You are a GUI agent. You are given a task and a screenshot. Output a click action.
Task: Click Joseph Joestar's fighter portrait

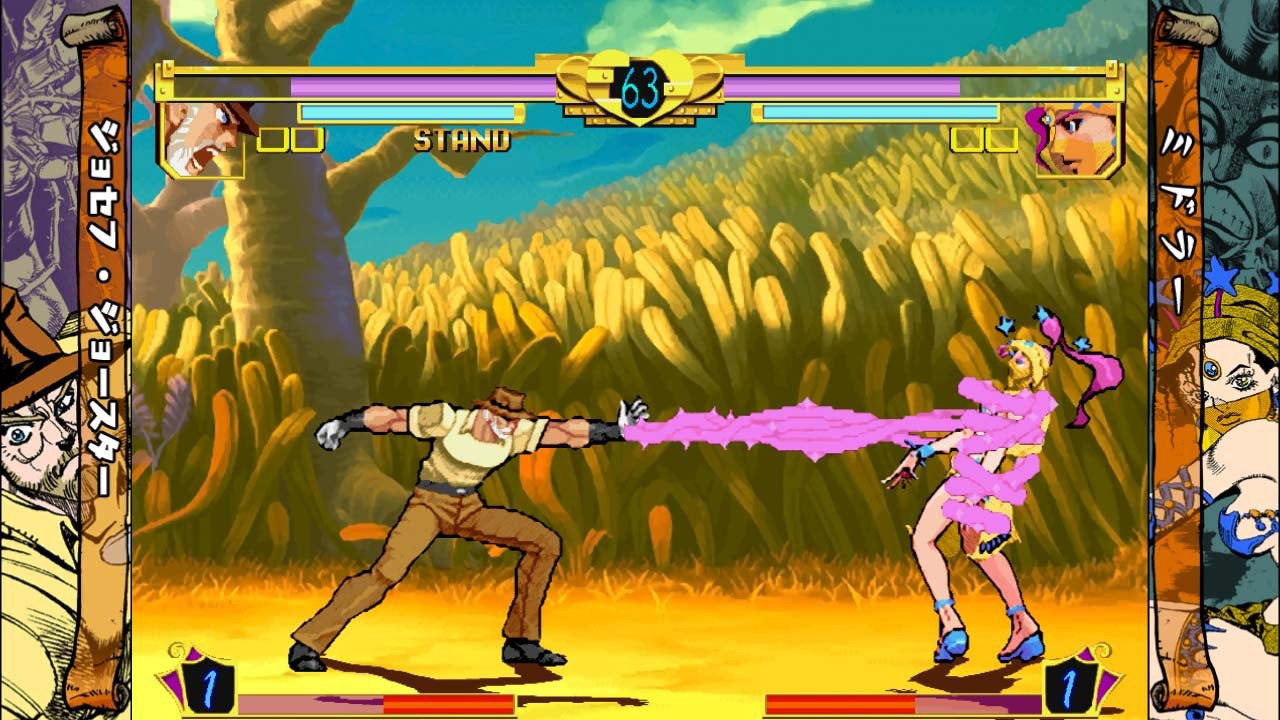tap(204, 139)
